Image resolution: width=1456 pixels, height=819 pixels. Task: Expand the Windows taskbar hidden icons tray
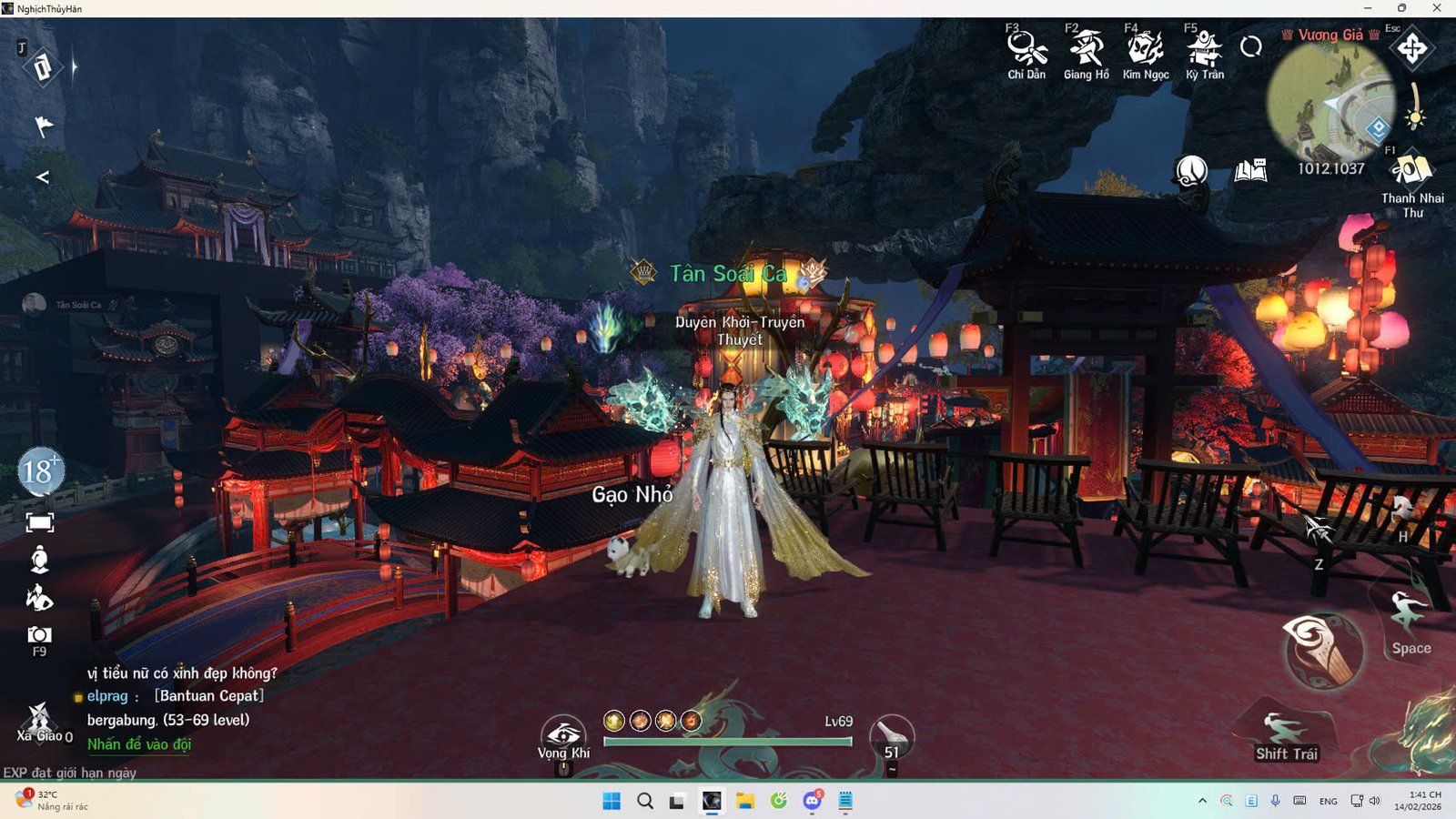pyautogui.click(x=1203, y=802)
